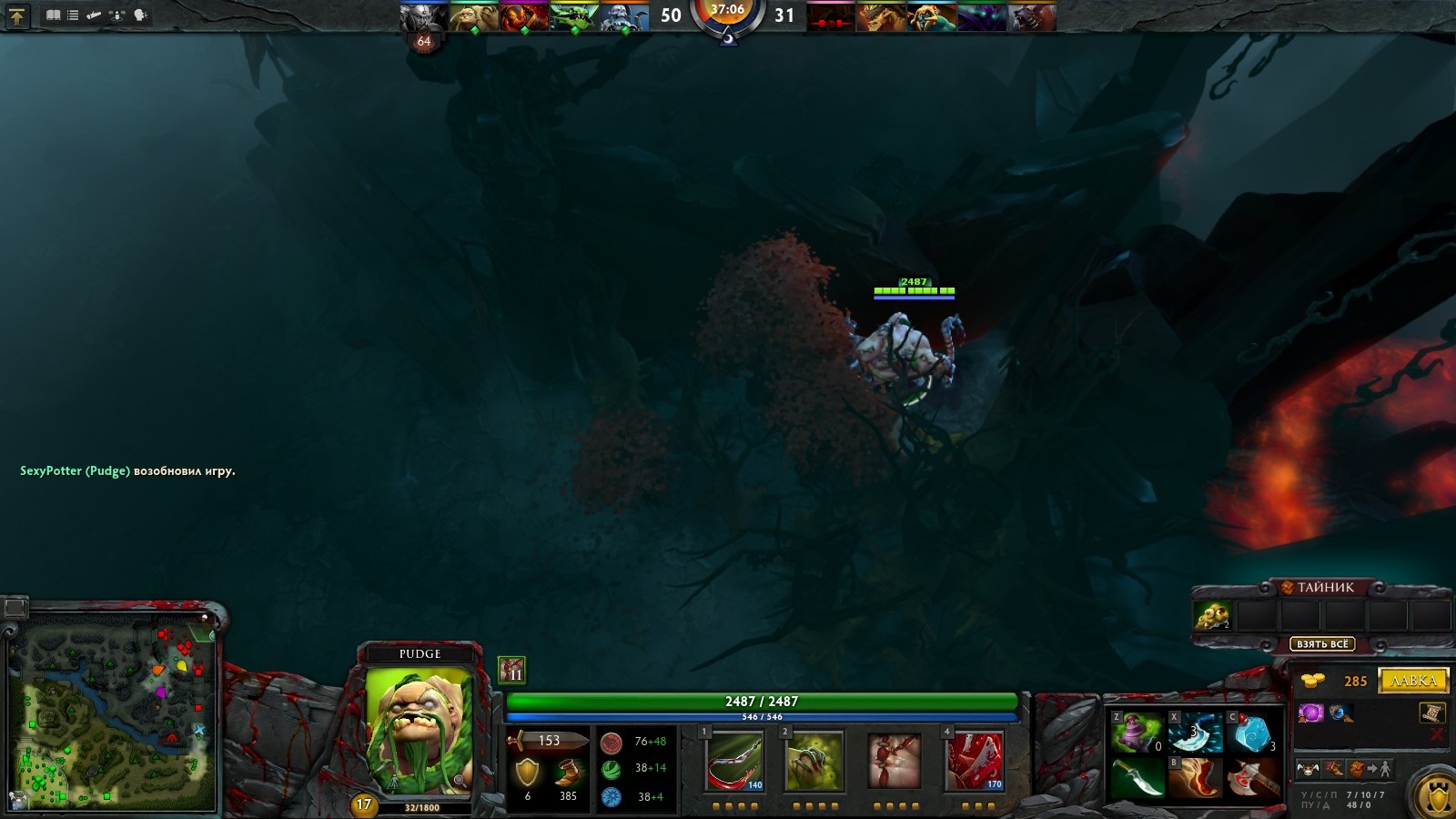The height and width of the screenshot is (819, 1456).
Task: Open the hero library book icon
Action: pyautogui.click(x=54, y=15)
